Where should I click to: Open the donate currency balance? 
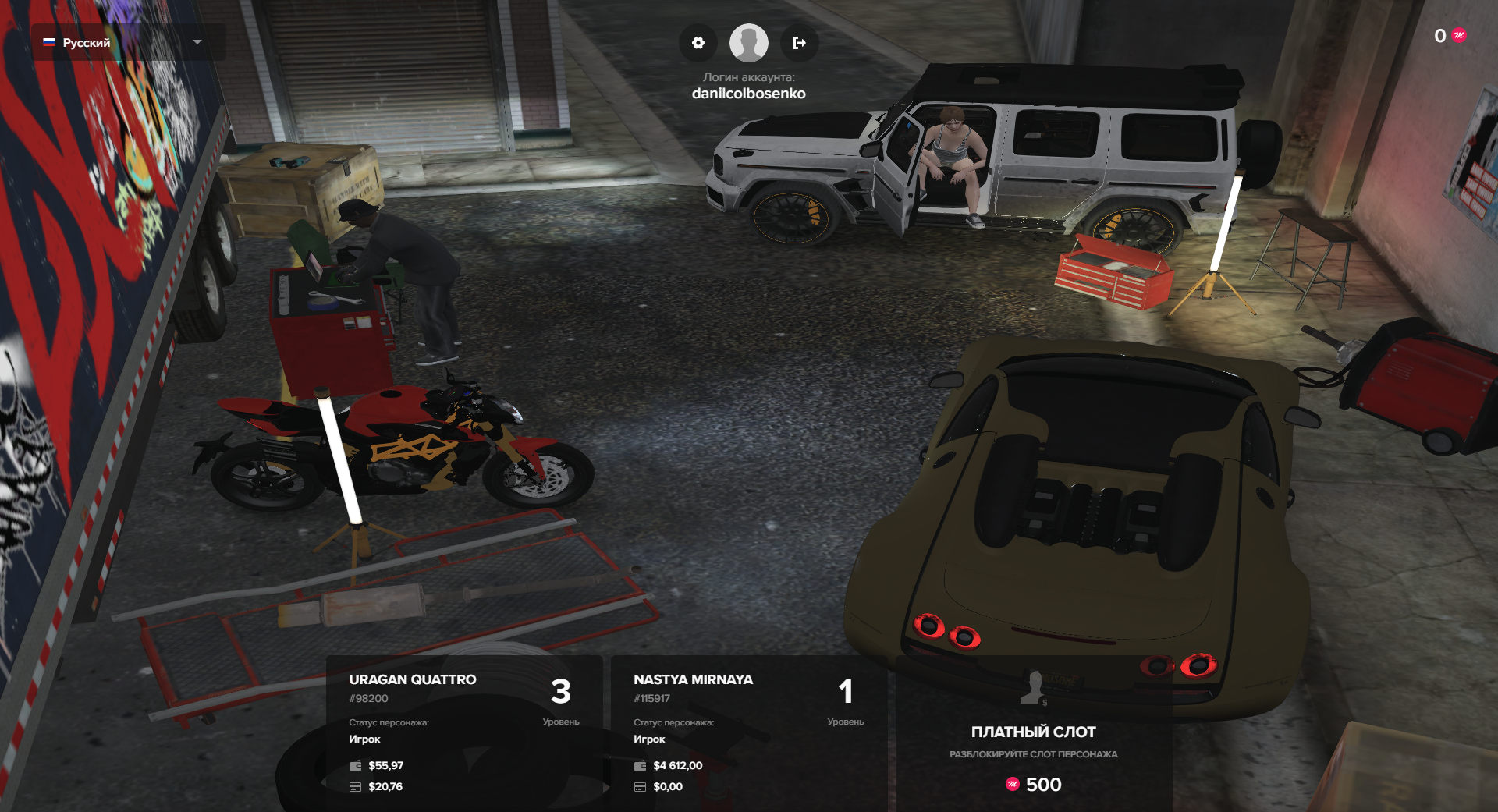[x=1450, y=36]
